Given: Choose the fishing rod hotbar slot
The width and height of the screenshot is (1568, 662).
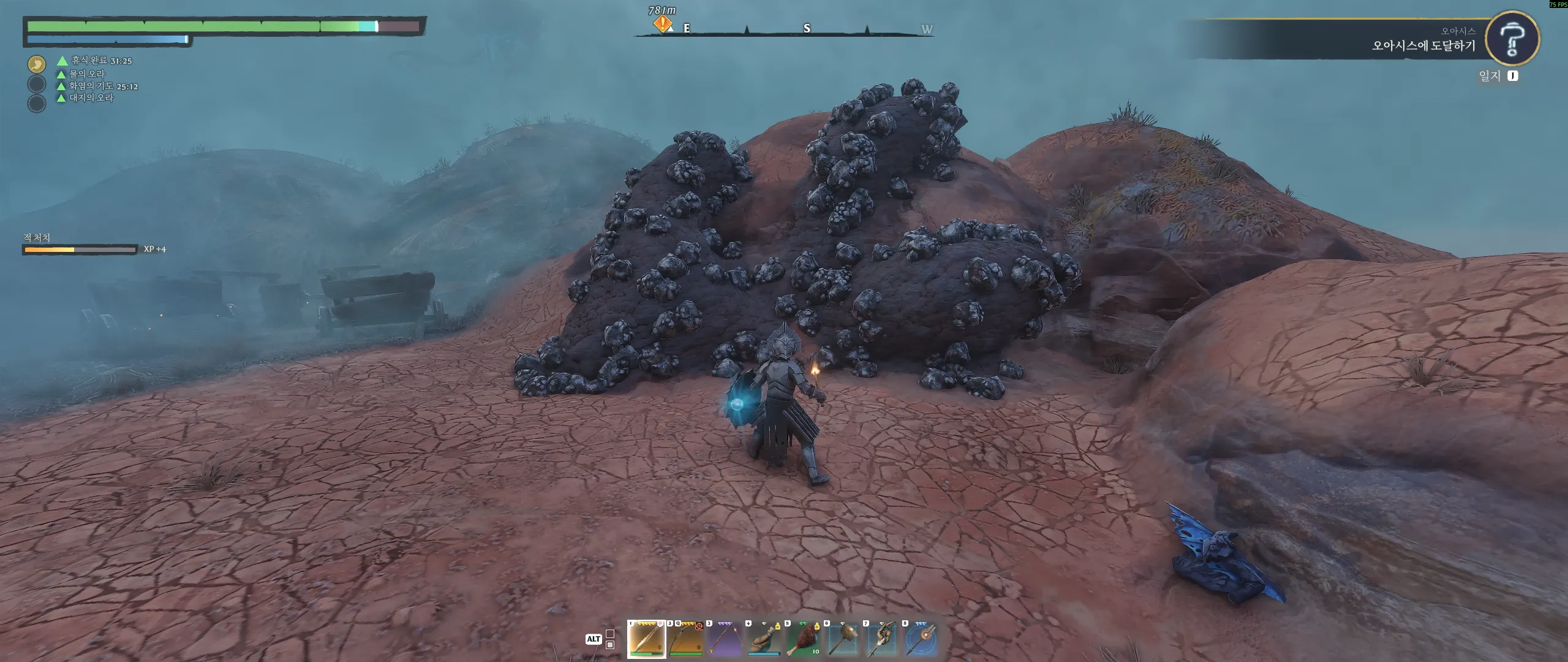Looking at the screenshot, I should [725, 639].
